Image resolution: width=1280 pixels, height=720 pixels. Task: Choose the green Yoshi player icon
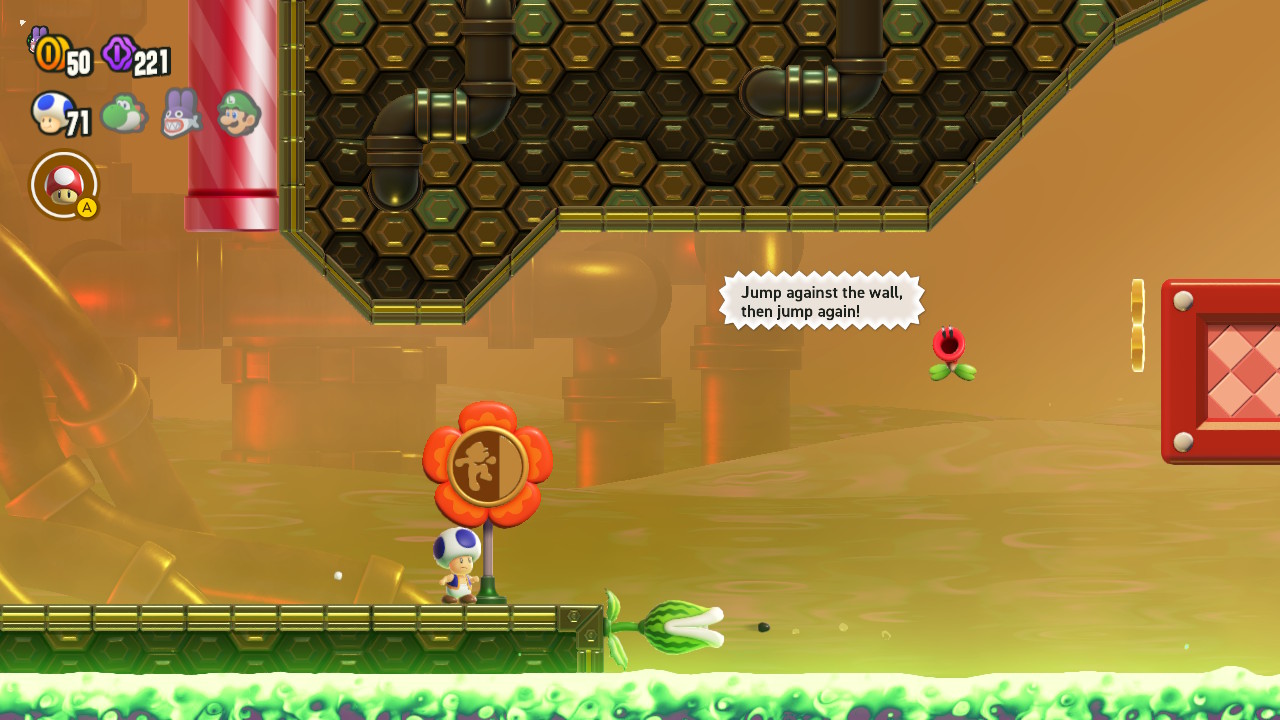click(x=124, y=114)
